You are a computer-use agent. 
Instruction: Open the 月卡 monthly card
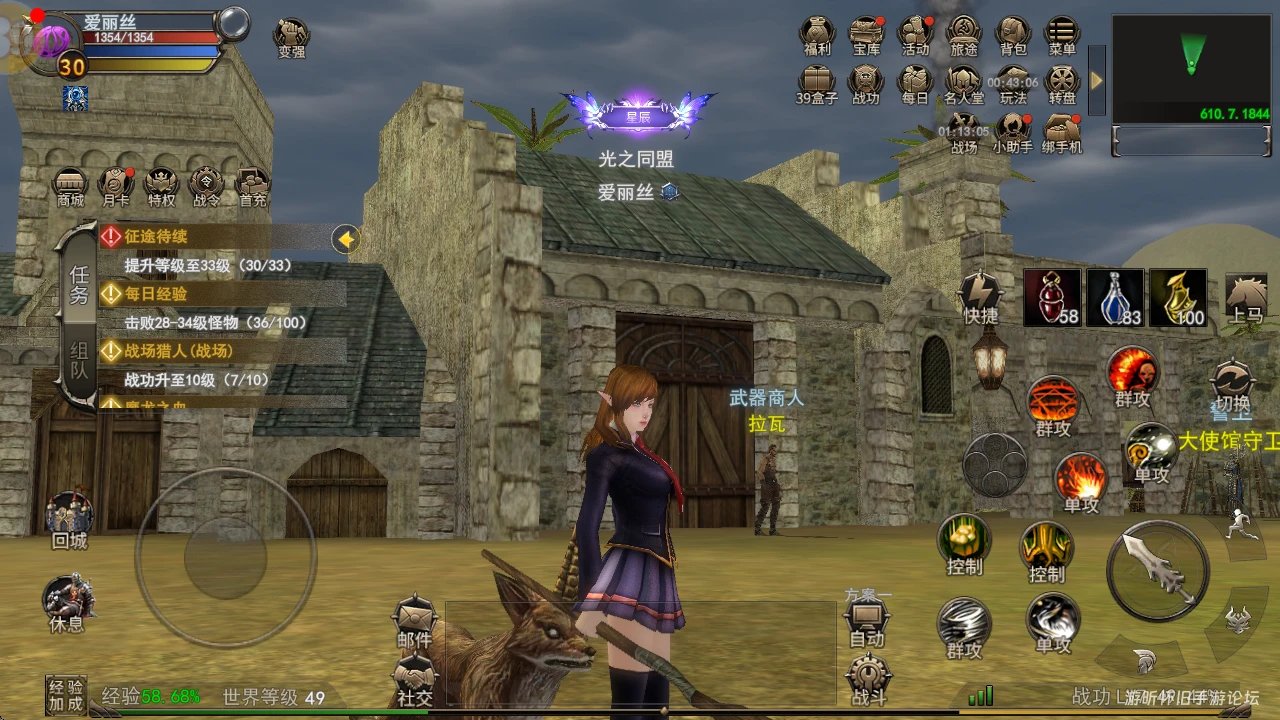pyautogui.click(x=116, y=186)
